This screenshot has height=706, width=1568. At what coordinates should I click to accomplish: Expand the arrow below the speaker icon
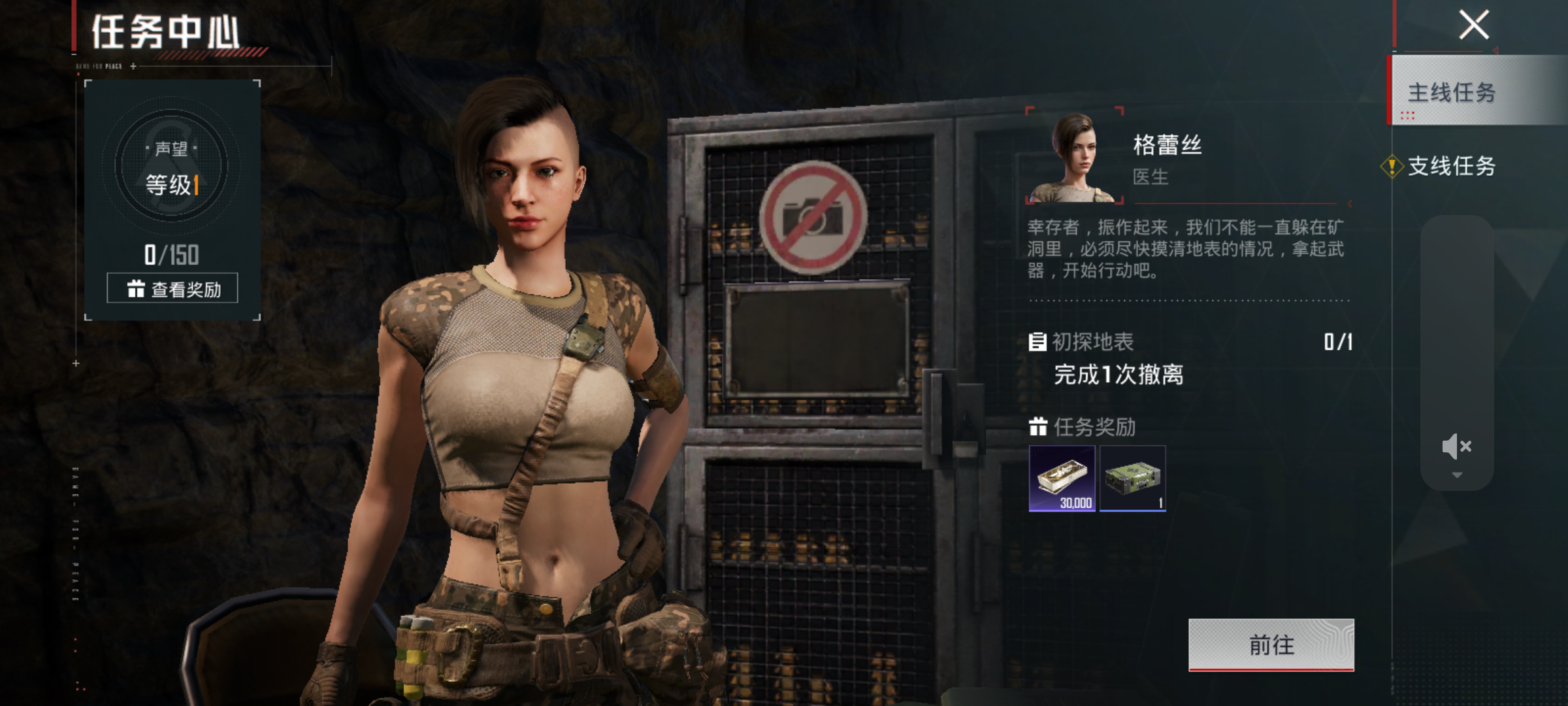point(1456,475)
